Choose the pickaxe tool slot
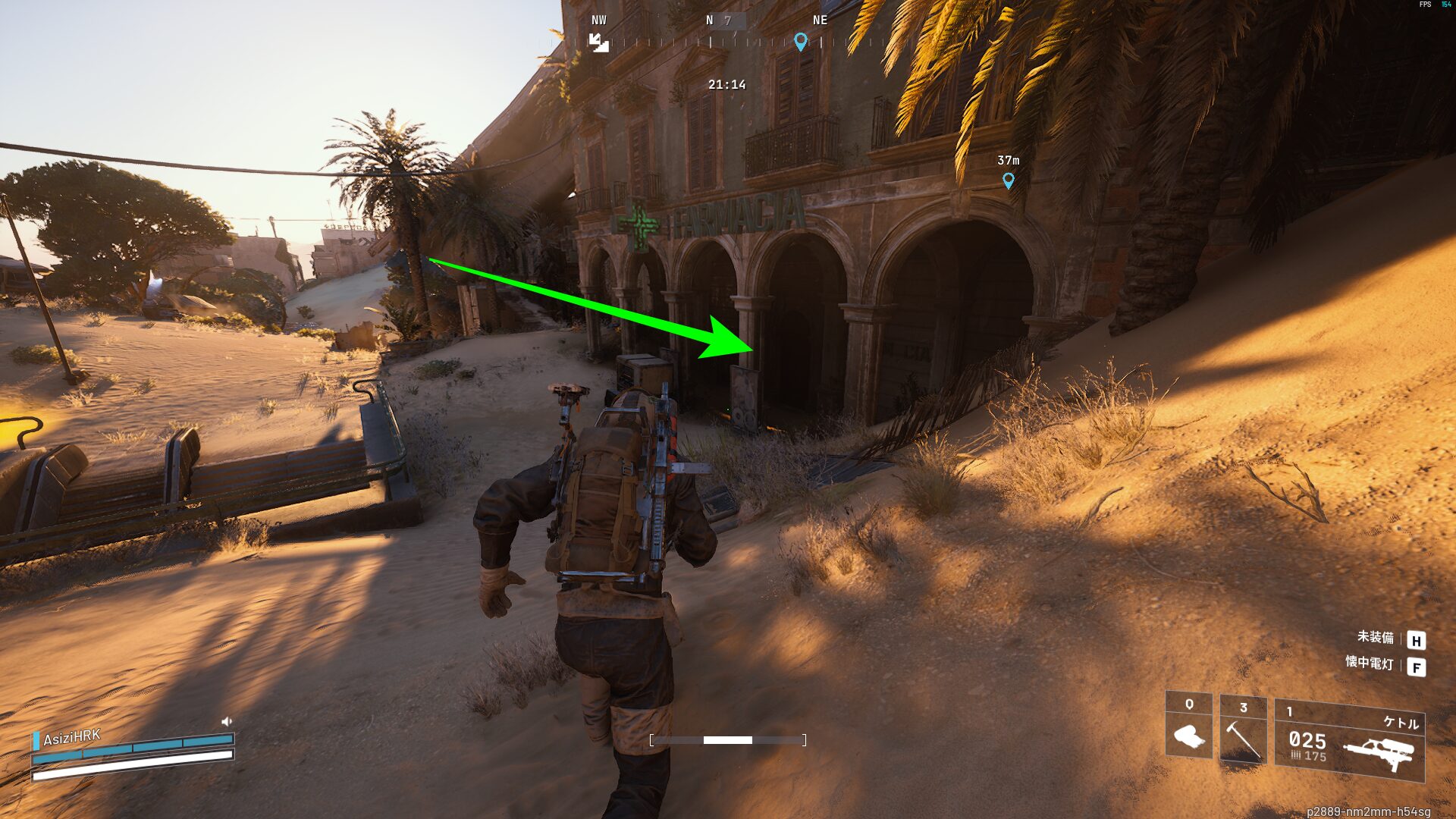Image resolution: width=1456 pixels, height=819 pixels. (x=1243, y=730)
